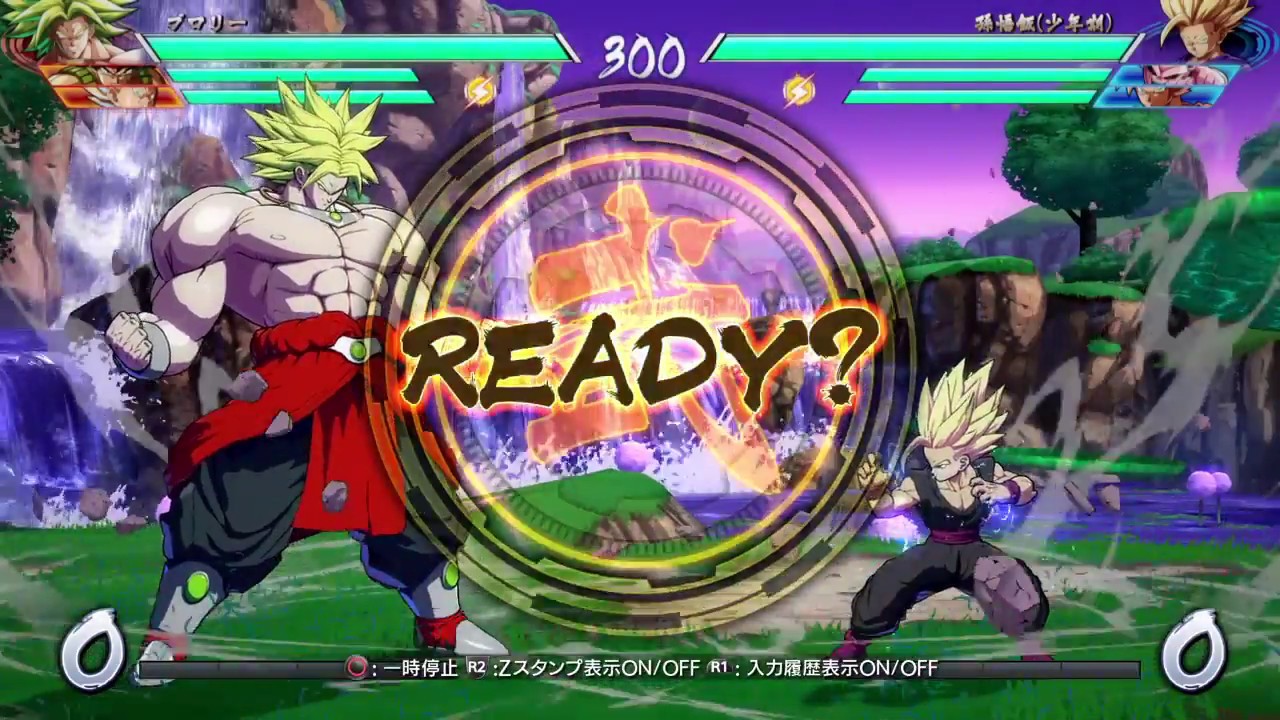This screenshot has height=720, width=1280.
Task: Click Broly's second teammate portrait
Action: click(112, 98)
